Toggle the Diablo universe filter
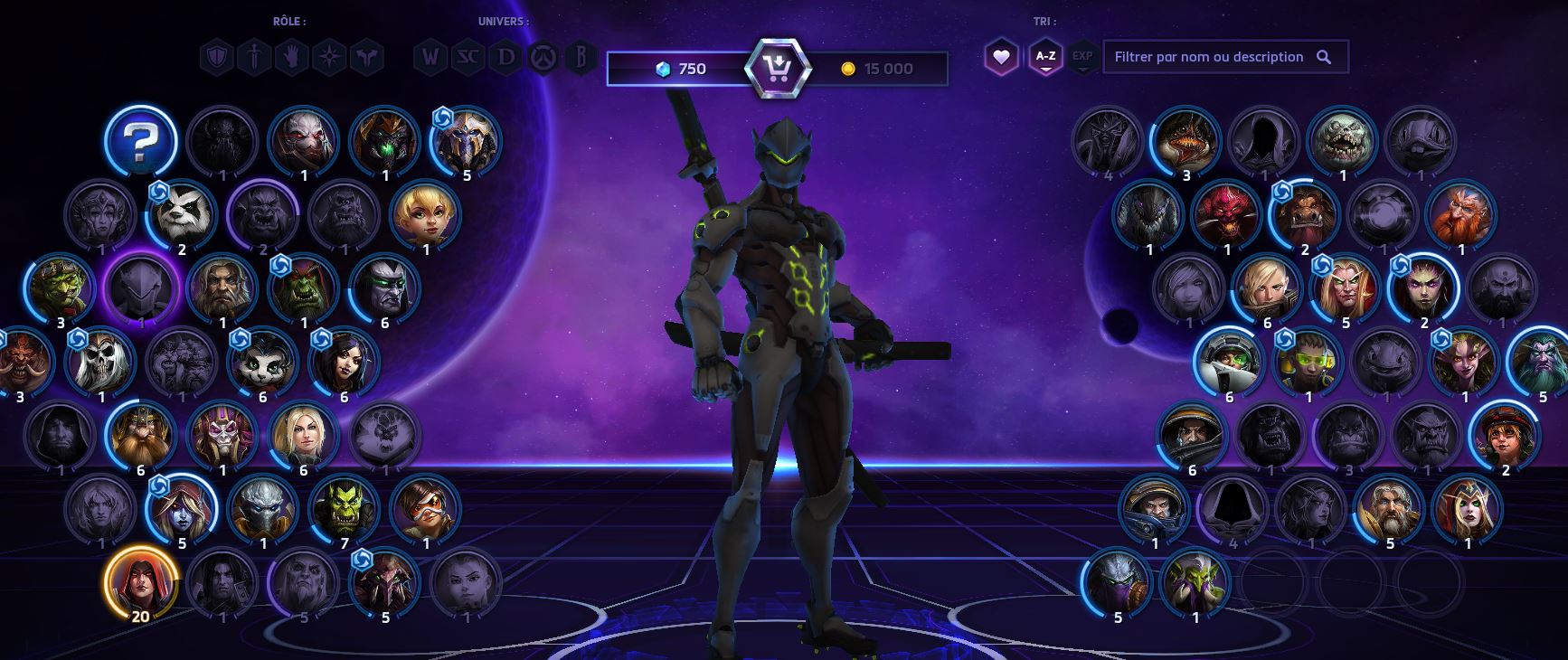1568x660 pixels. pos(505,59)
